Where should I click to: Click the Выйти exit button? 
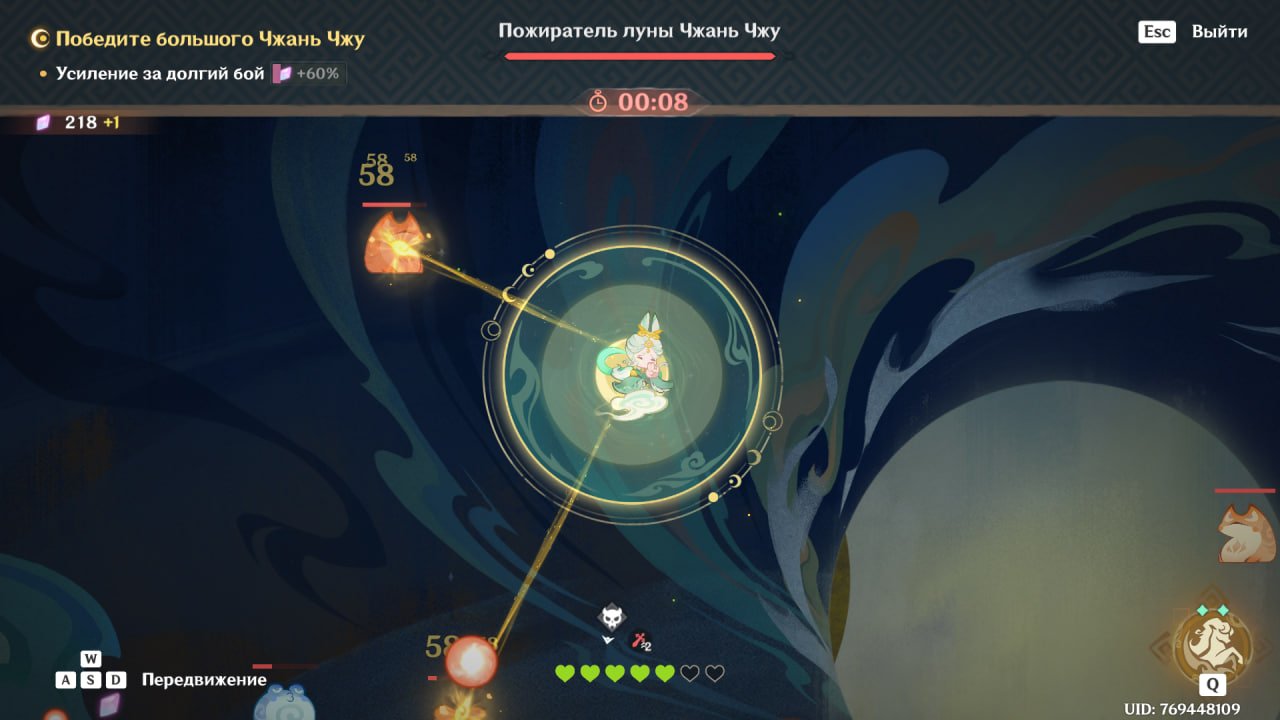click(x=1218, y=32)
